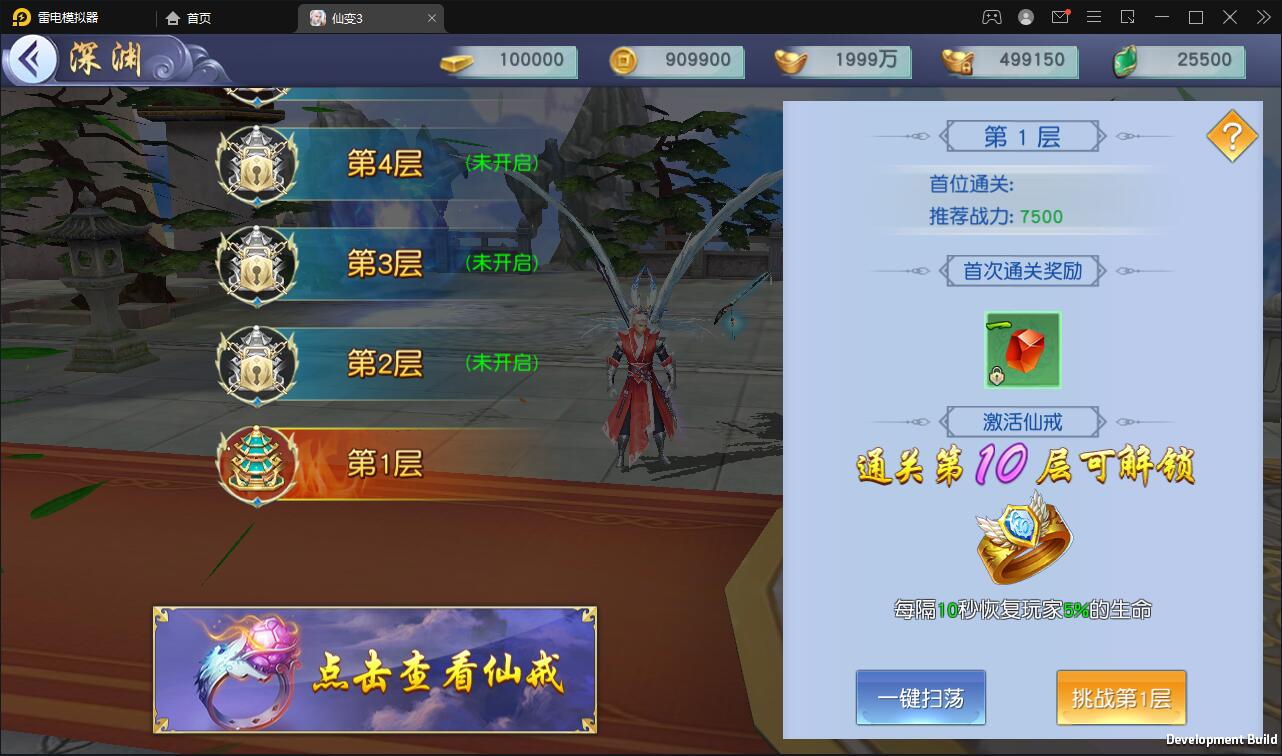This screenshot has height=756, width=1282.
Task: Click the 点击查看仙戒 ring banner
Action: coord(373,668)
